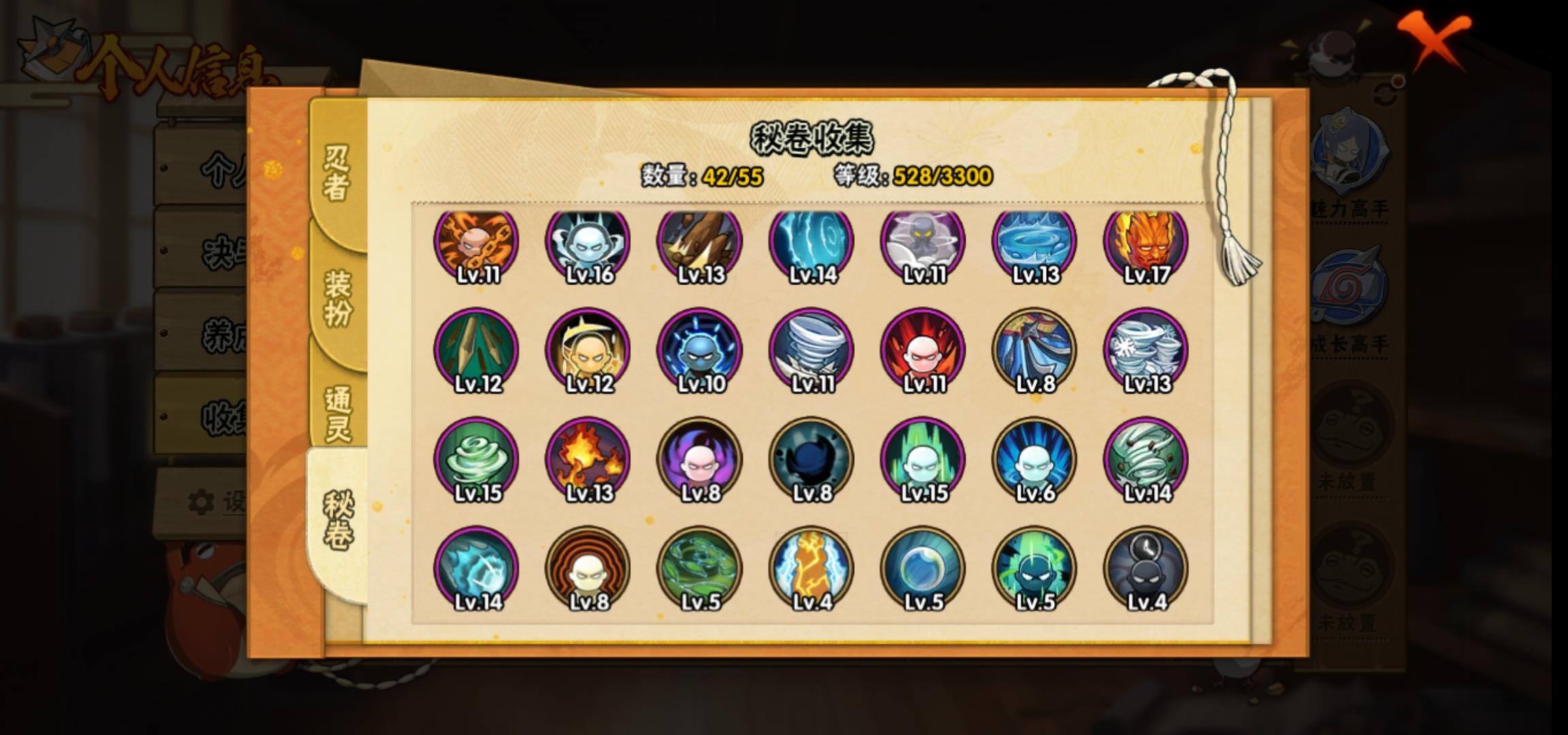Pick the Lv.14 blue lightning swirl scroll

pos(811,243)
